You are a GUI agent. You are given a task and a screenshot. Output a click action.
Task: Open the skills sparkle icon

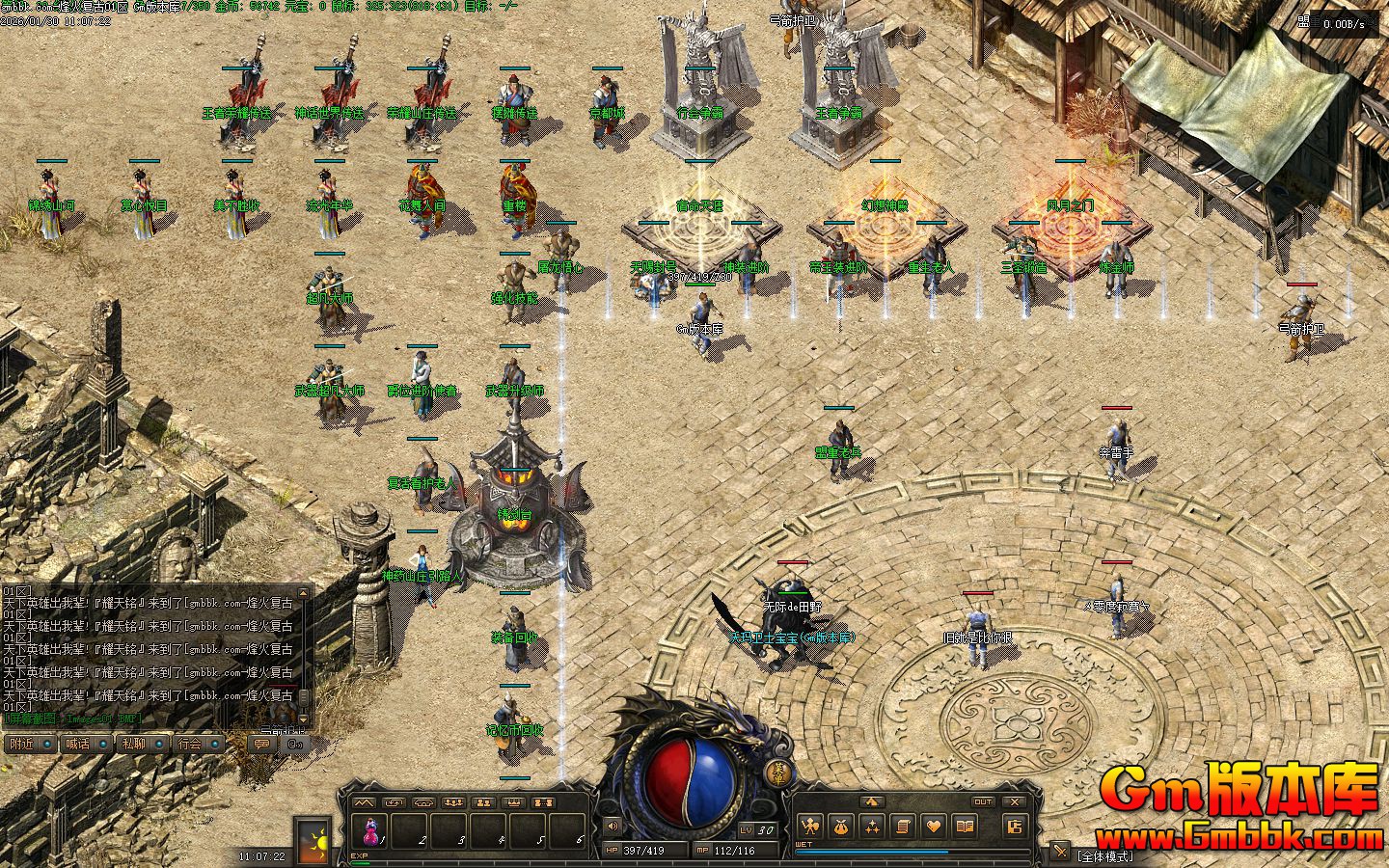coord(872,826)
